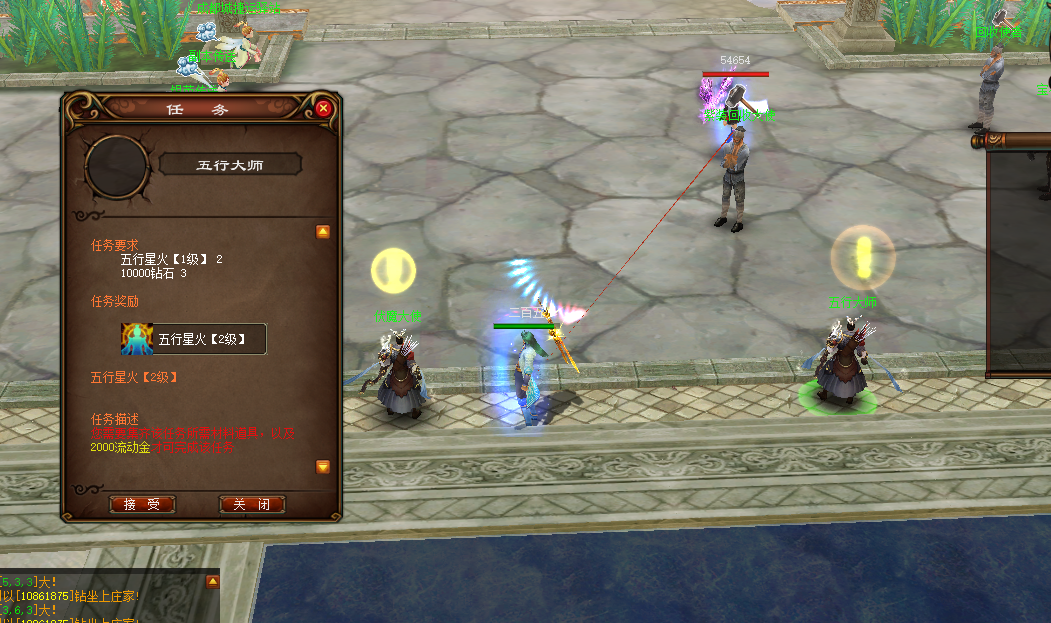Click the 关闭 button in quest window
This screenshot has height=623, width=1051.
click(252, 505)
